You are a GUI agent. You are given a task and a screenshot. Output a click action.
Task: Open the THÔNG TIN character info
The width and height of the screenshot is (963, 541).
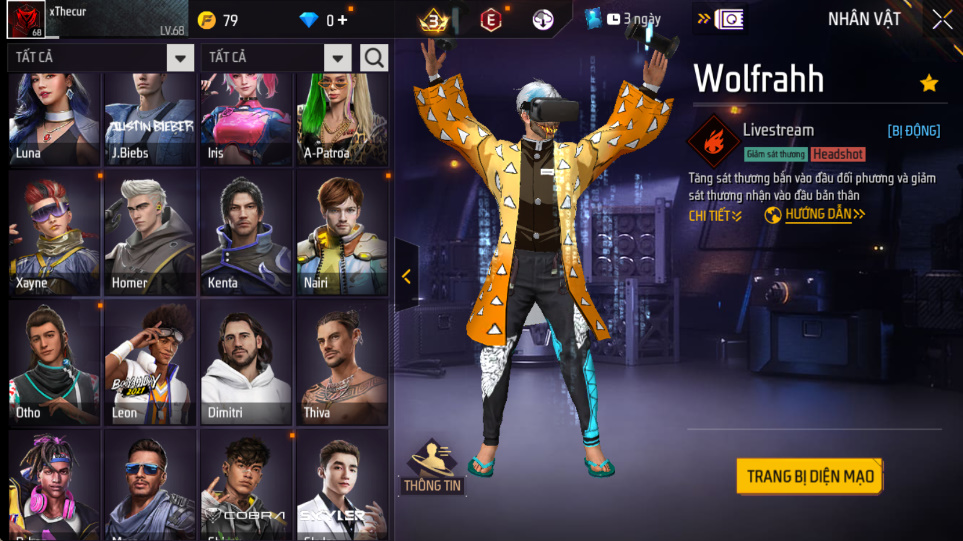click(x=432, y=468)
